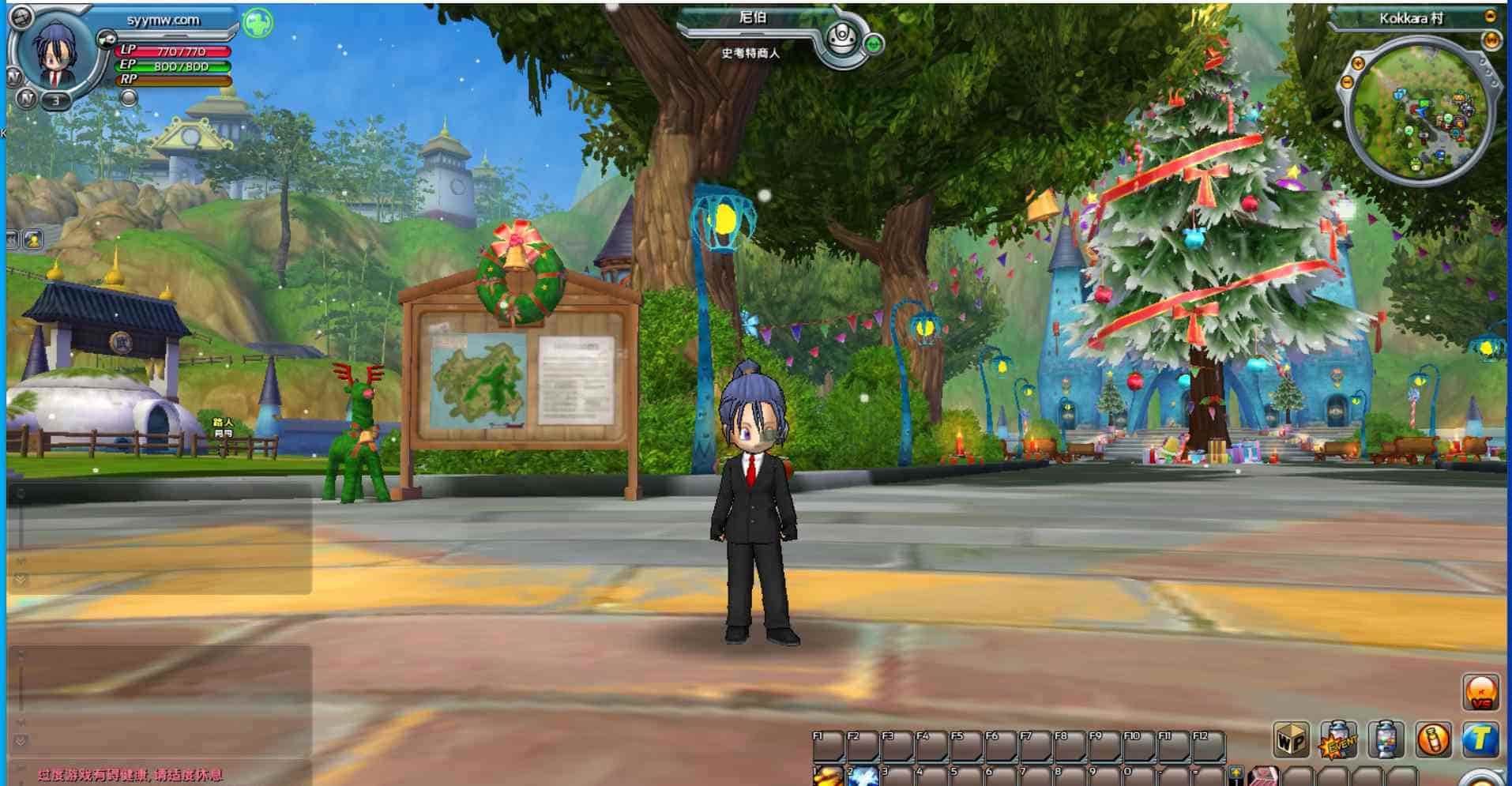Click the green button beside target portrait
This screenshot has width=1512, height=786.
click(874, 44)
